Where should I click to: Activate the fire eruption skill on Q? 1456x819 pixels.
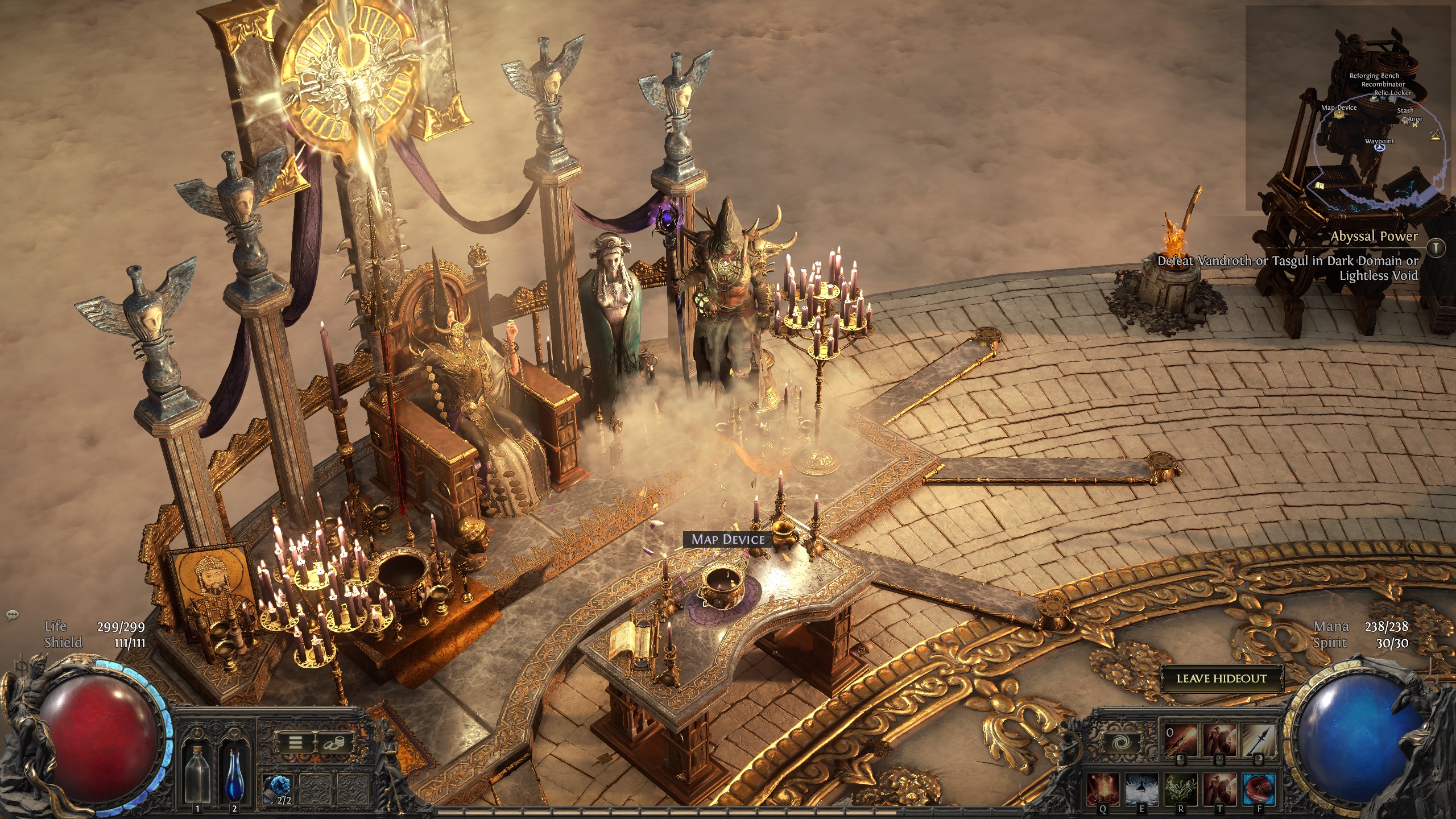tap(1103, 788)
